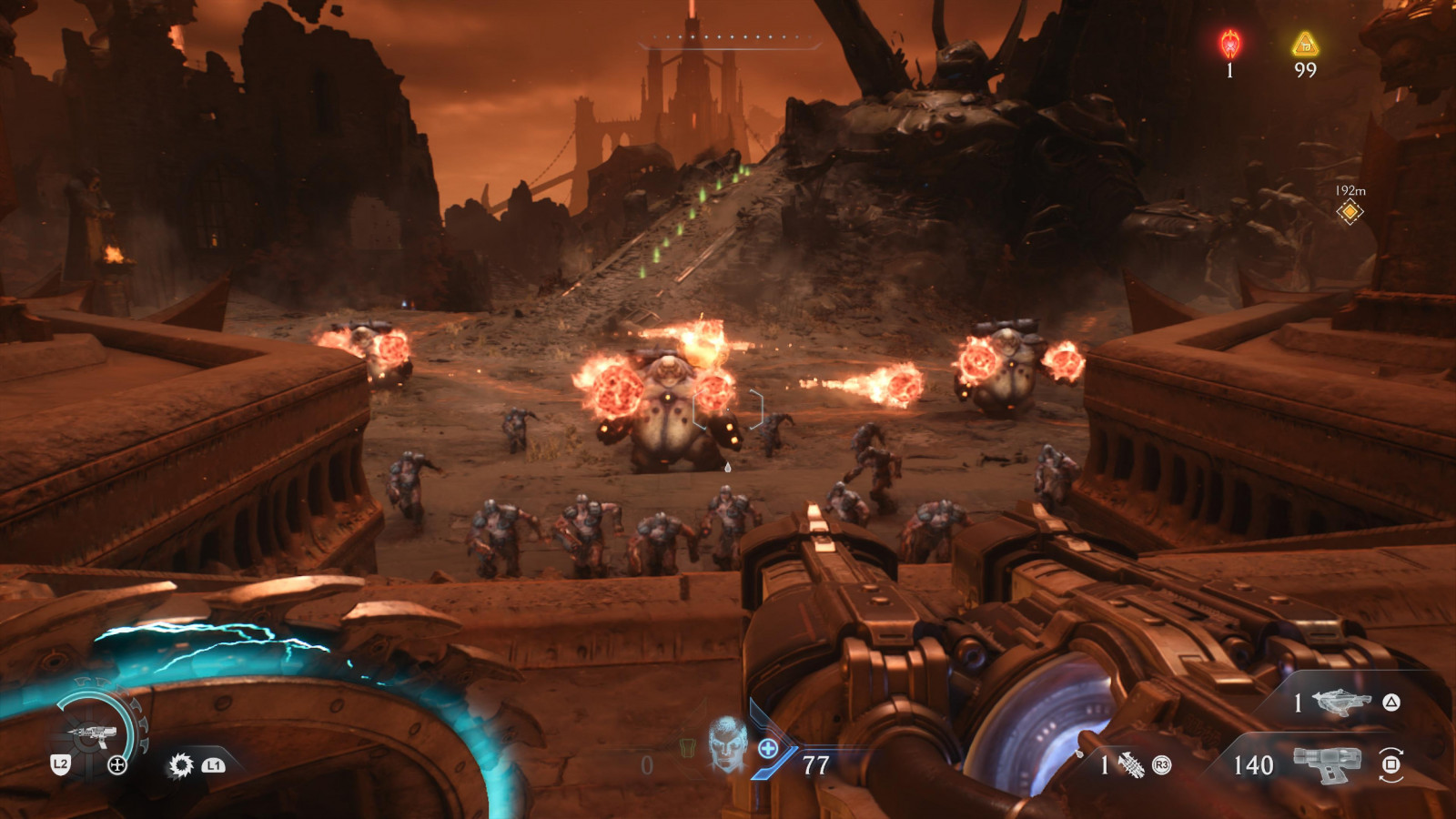The image size is (1456, 819).
Task: Click the red extra life icon
Action: (1230, 43)
